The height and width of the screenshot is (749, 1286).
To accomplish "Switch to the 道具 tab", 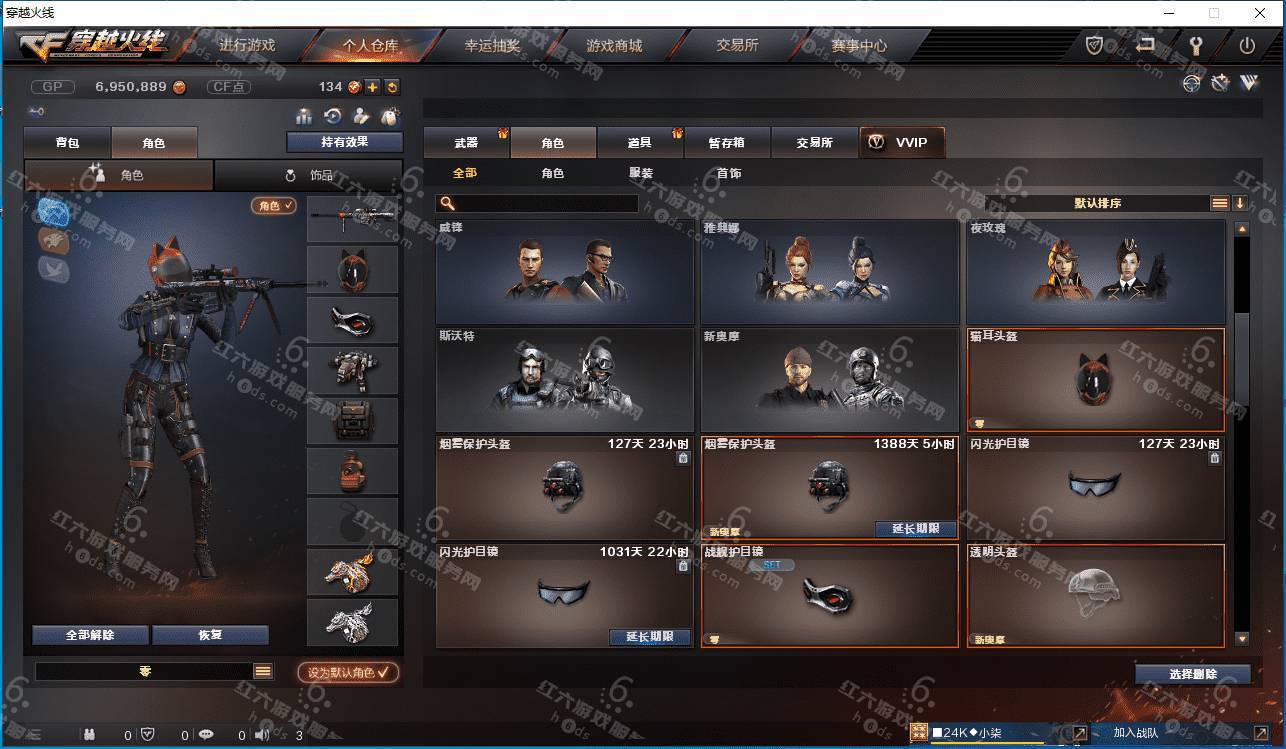I will (x=640, y=143).
